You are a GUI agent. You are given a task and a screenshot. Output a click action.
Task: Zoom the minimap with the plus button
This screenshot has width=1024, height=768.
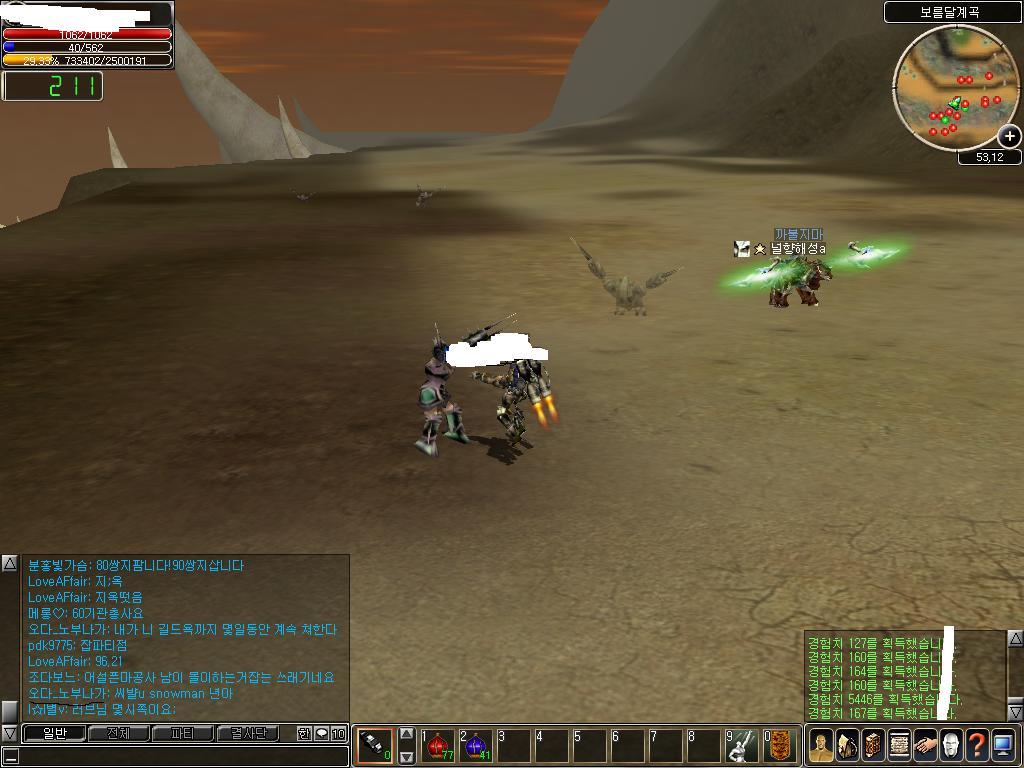point(1010,136)
